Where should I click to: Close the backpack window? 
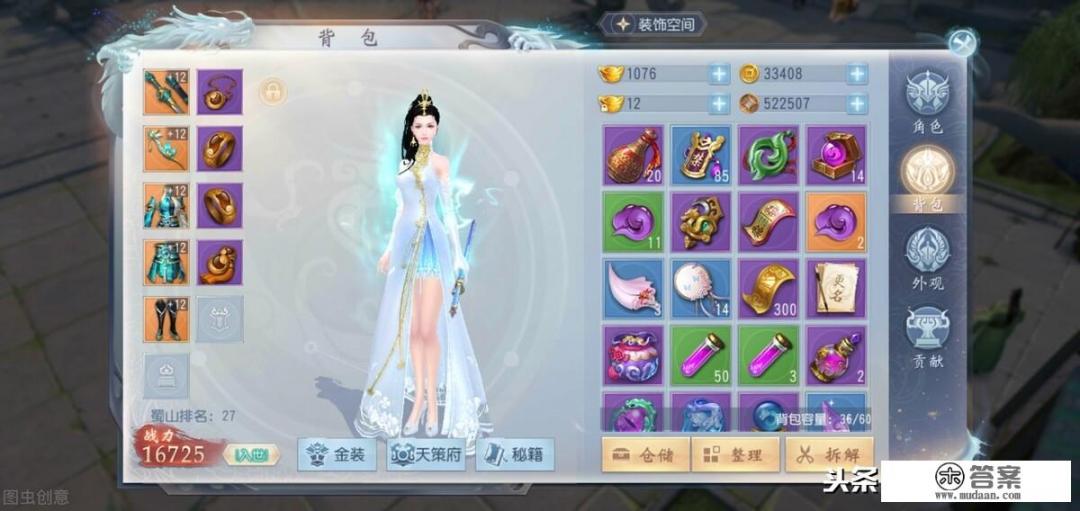(x=961, y=42)
